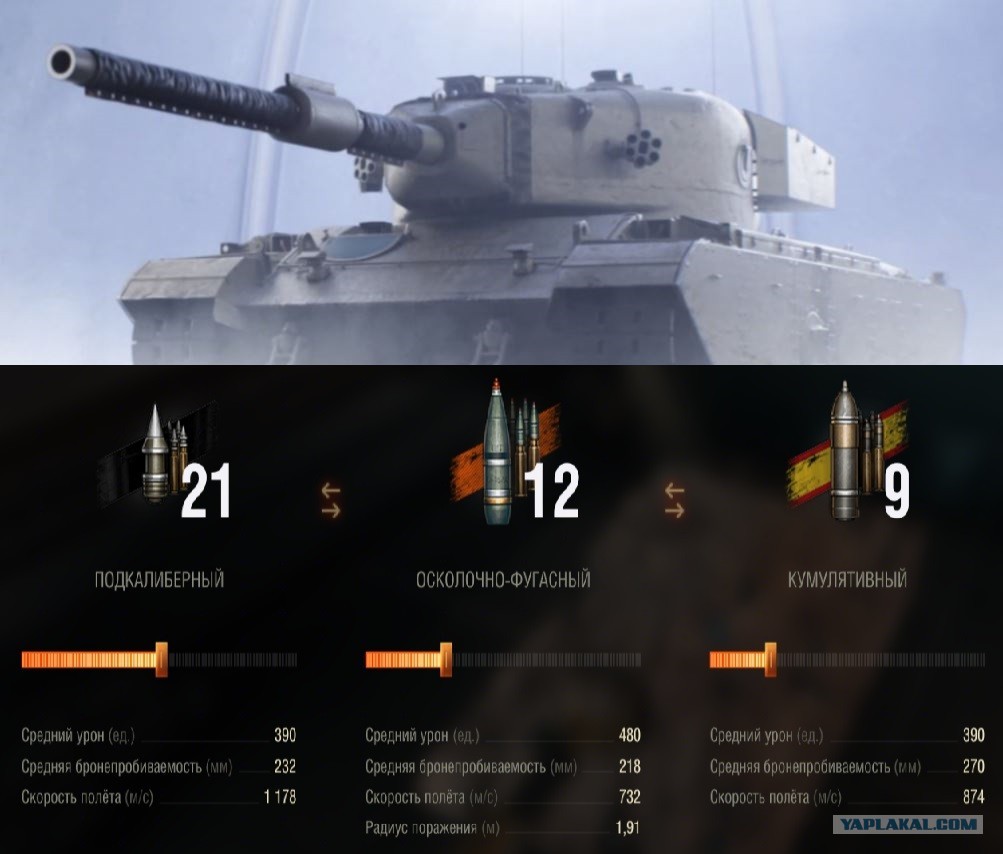Click the Осколочно-фугасный shell count slider handle
The image size is (1003, 854).
coord(446,660)
